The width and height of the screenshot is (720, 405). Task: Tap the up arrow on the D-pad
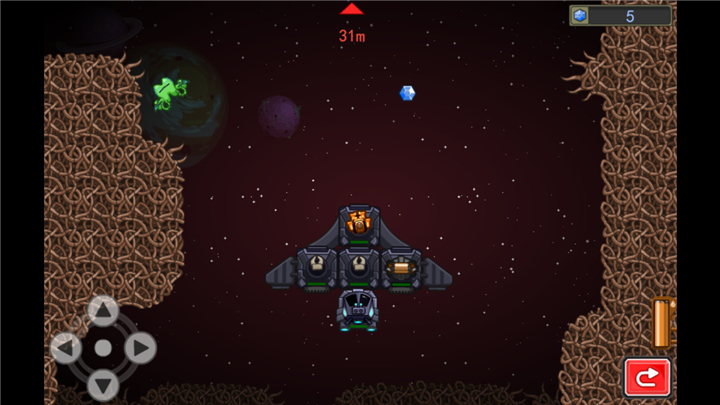click(103, 311)
